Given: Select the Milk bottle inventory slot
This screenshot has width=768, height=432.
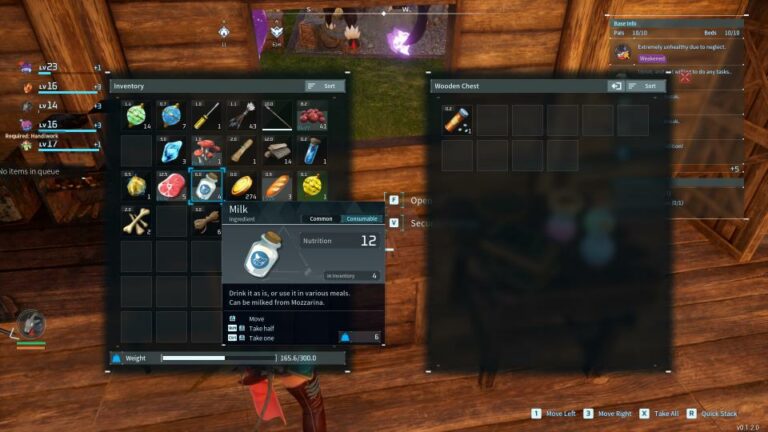Looking at the screenshot, I should [206, 185].
